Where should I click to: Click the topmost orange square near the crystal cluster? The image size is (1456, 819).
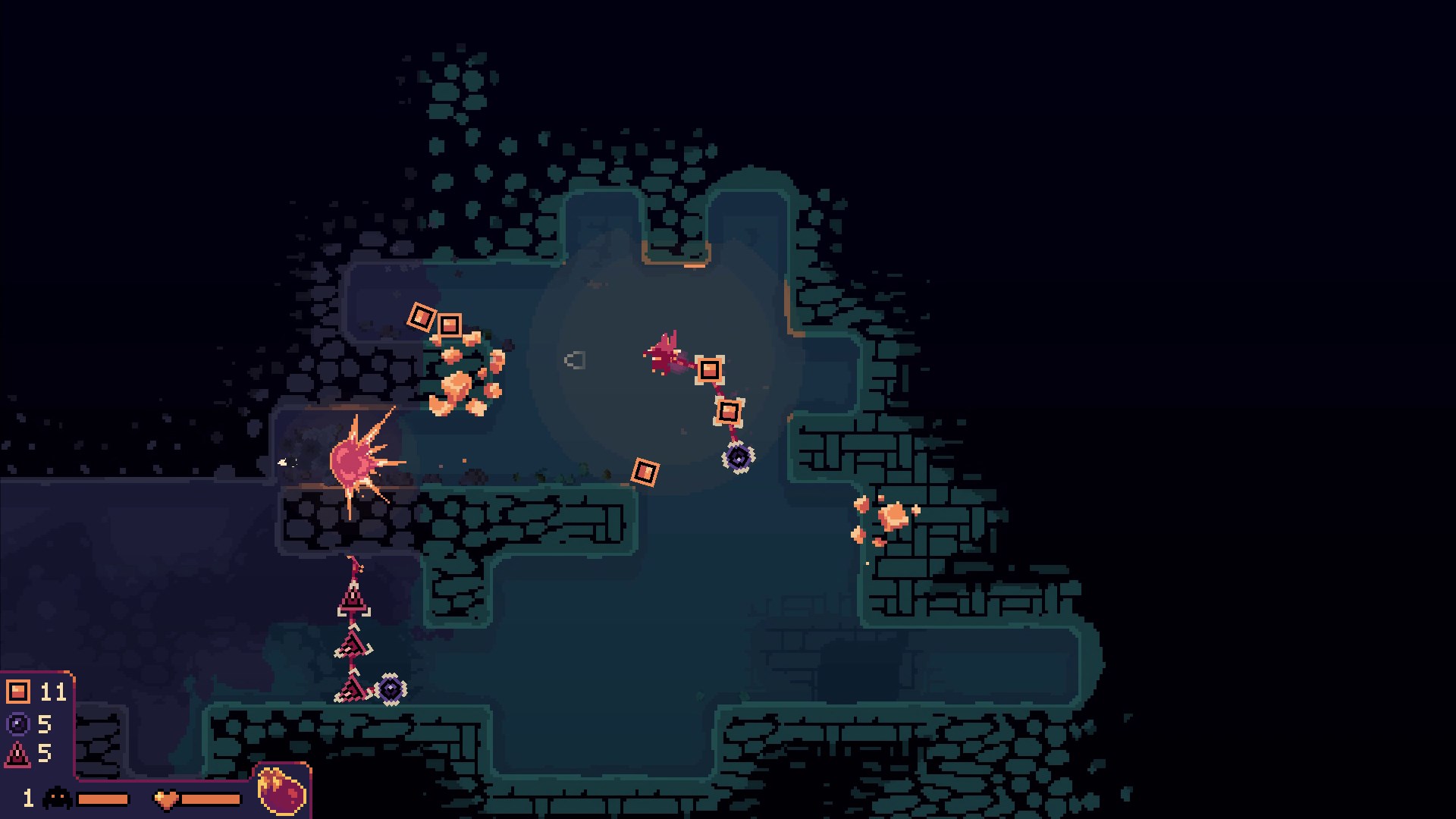pyautogui.click(x=422, y=315)
